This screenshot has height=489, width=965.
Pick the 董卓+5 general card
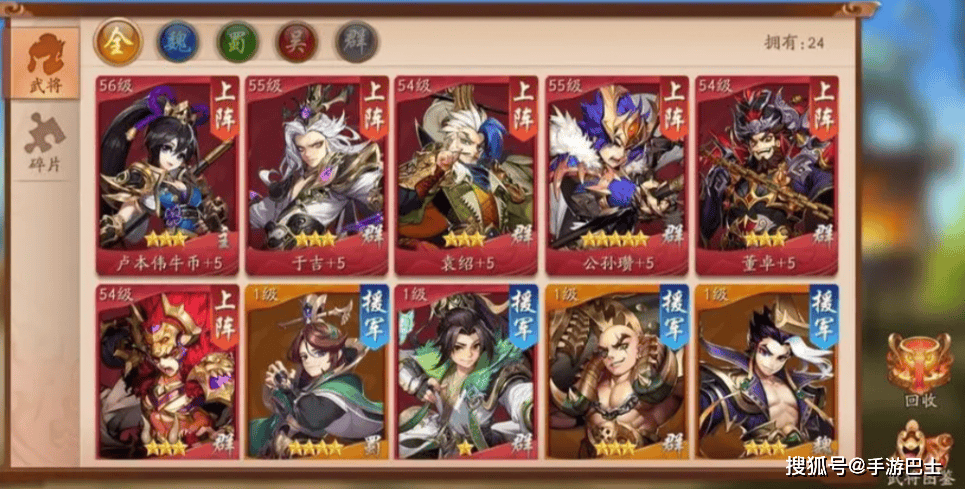point(766,175)
